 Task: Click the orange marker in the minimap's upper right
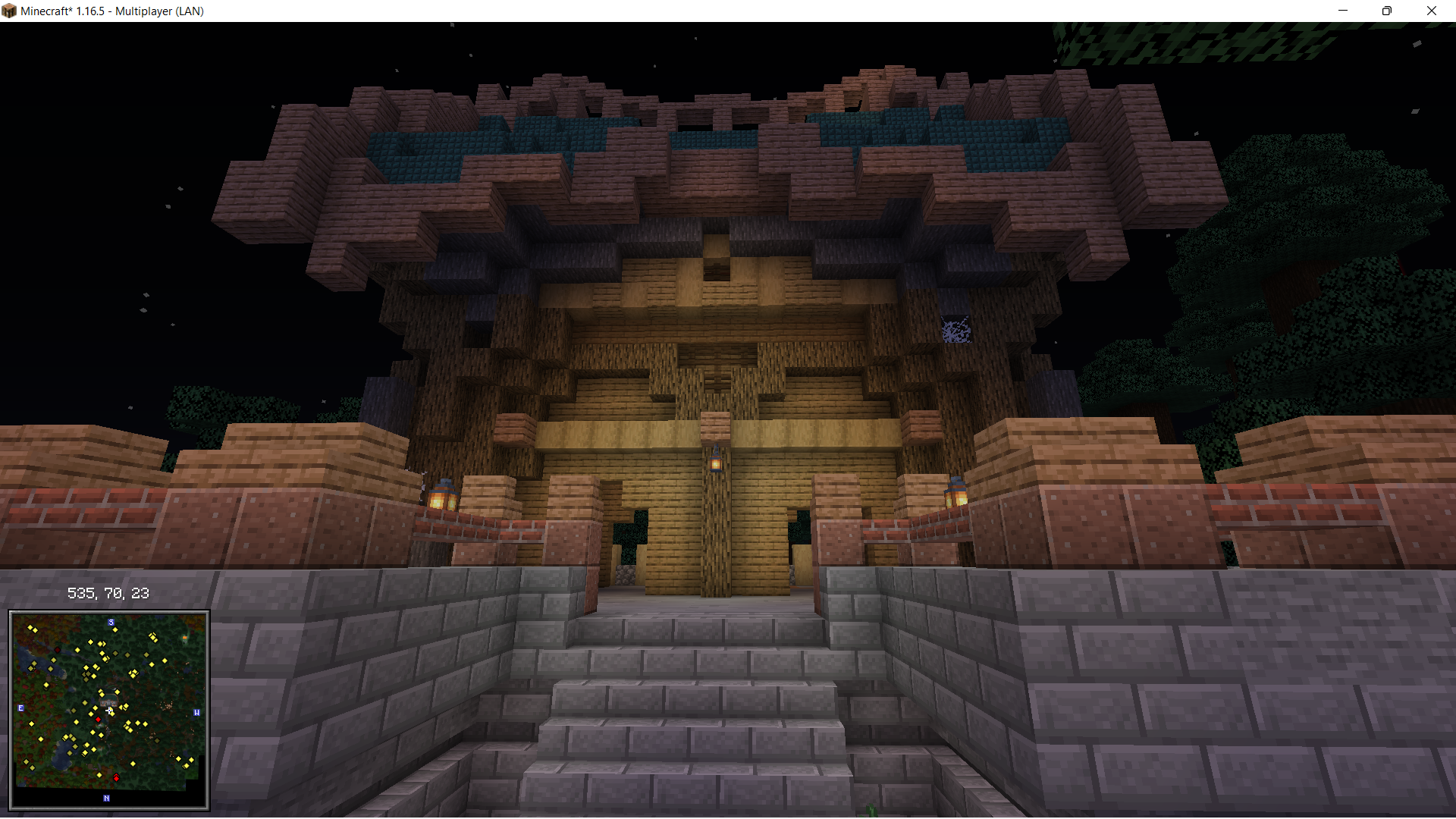pos(184,637)
